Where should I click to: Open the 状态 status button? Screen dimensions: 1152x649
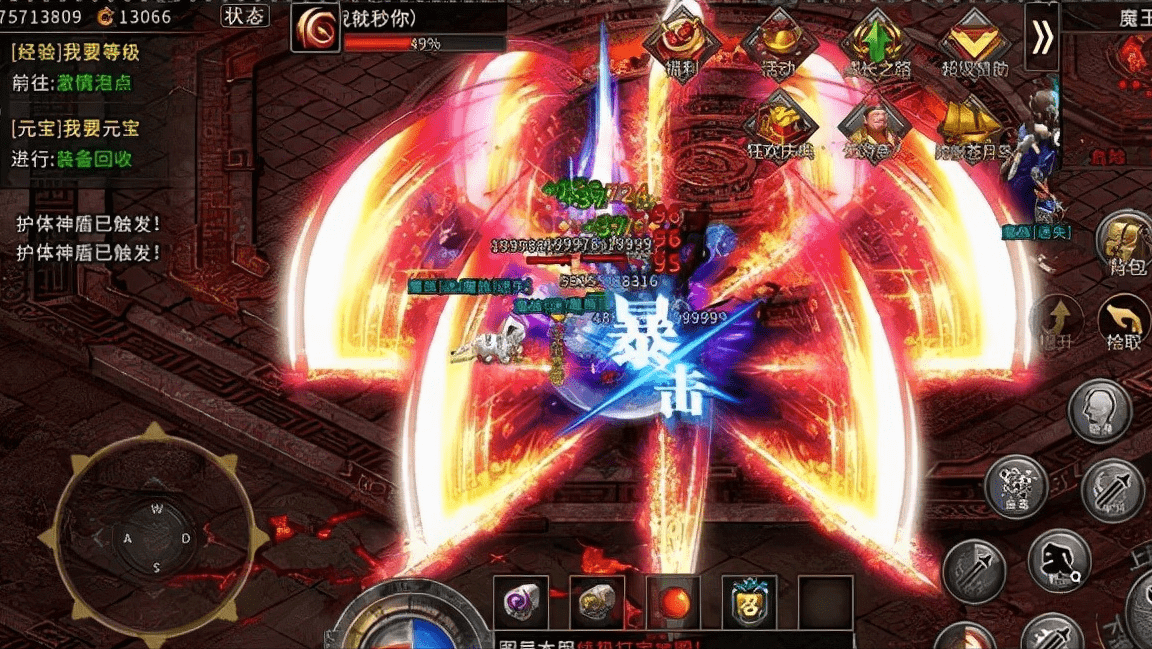coord(245,15)
